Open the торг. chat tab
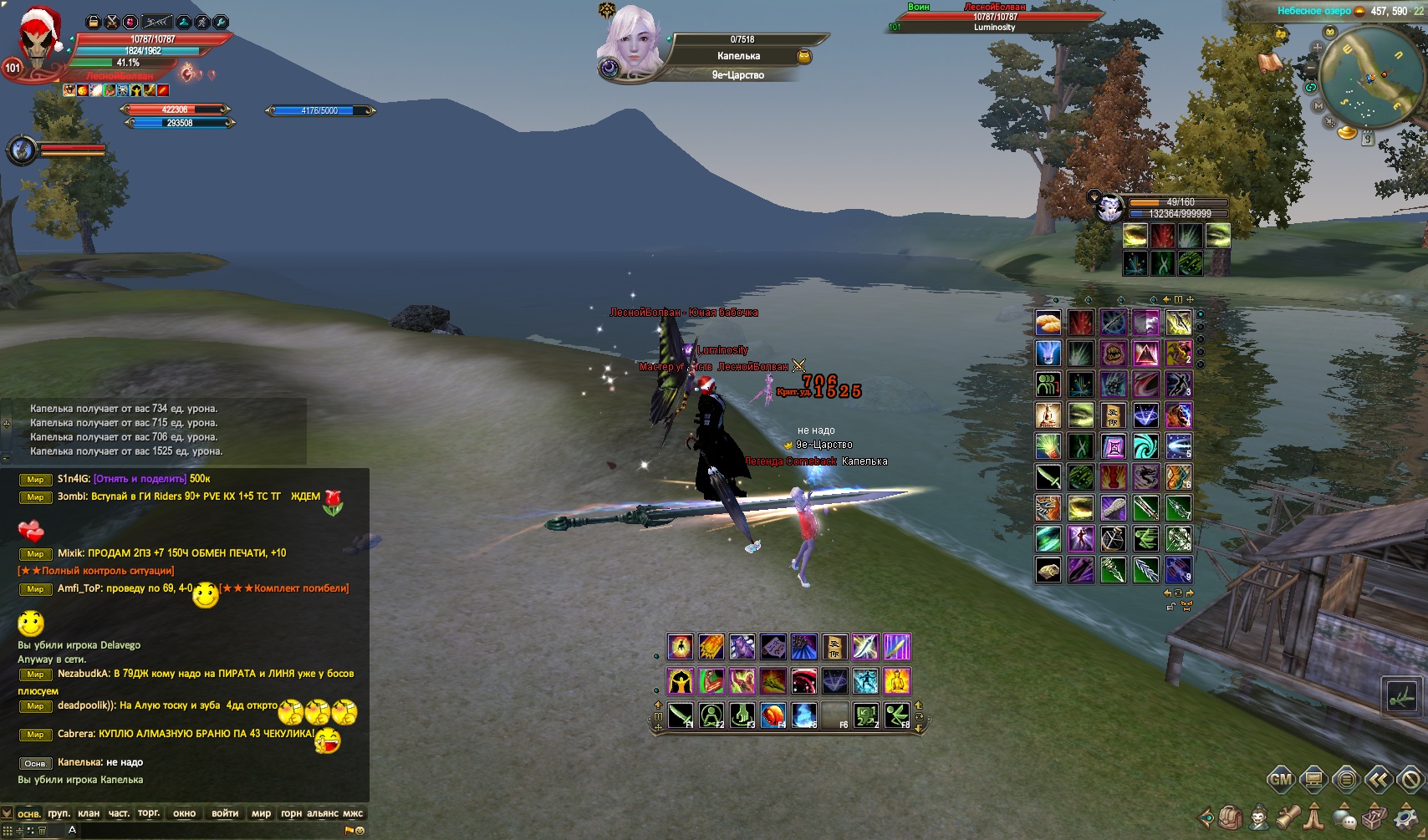The width and height of the screenshot is (1428, 840). 149,813
